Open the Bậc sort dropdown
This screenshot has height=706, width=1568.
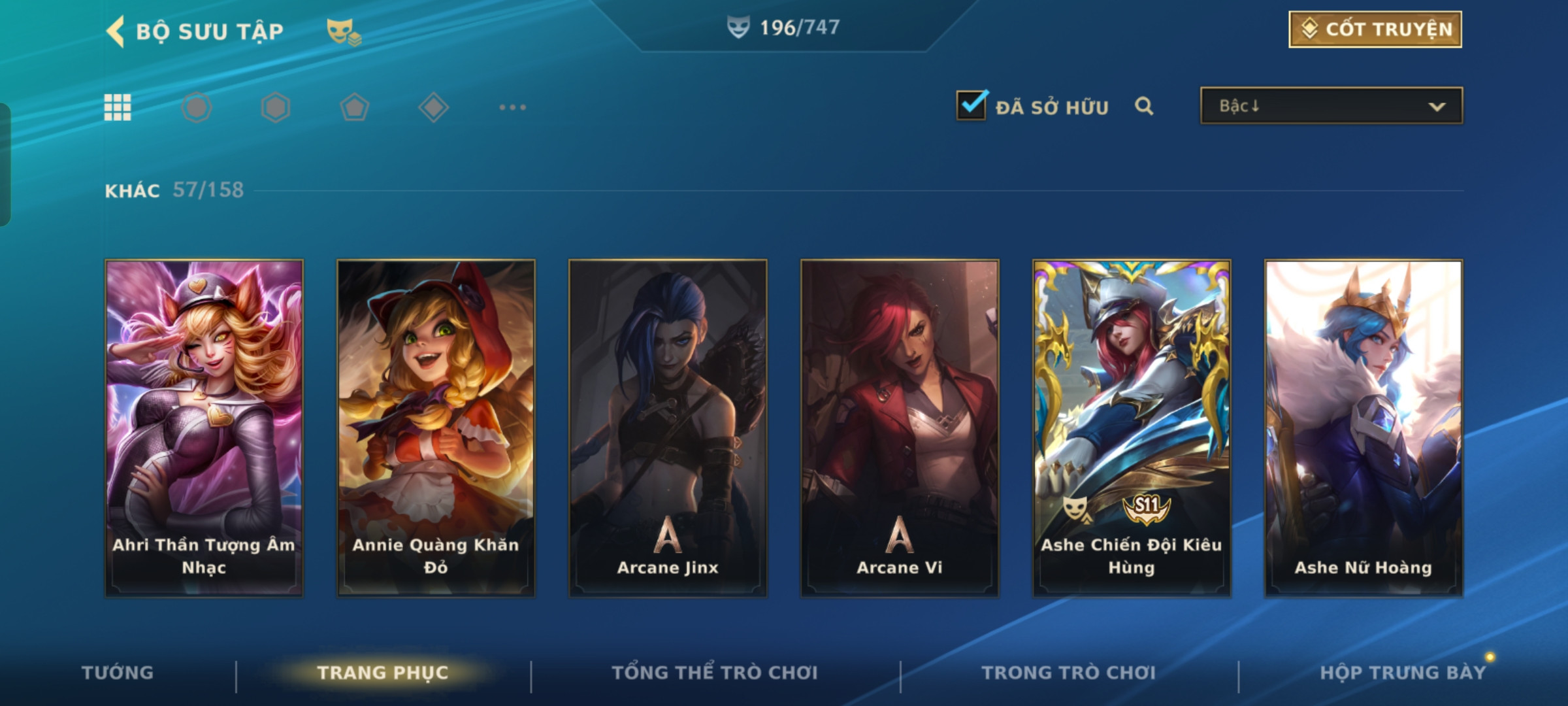pos(1331,106)
